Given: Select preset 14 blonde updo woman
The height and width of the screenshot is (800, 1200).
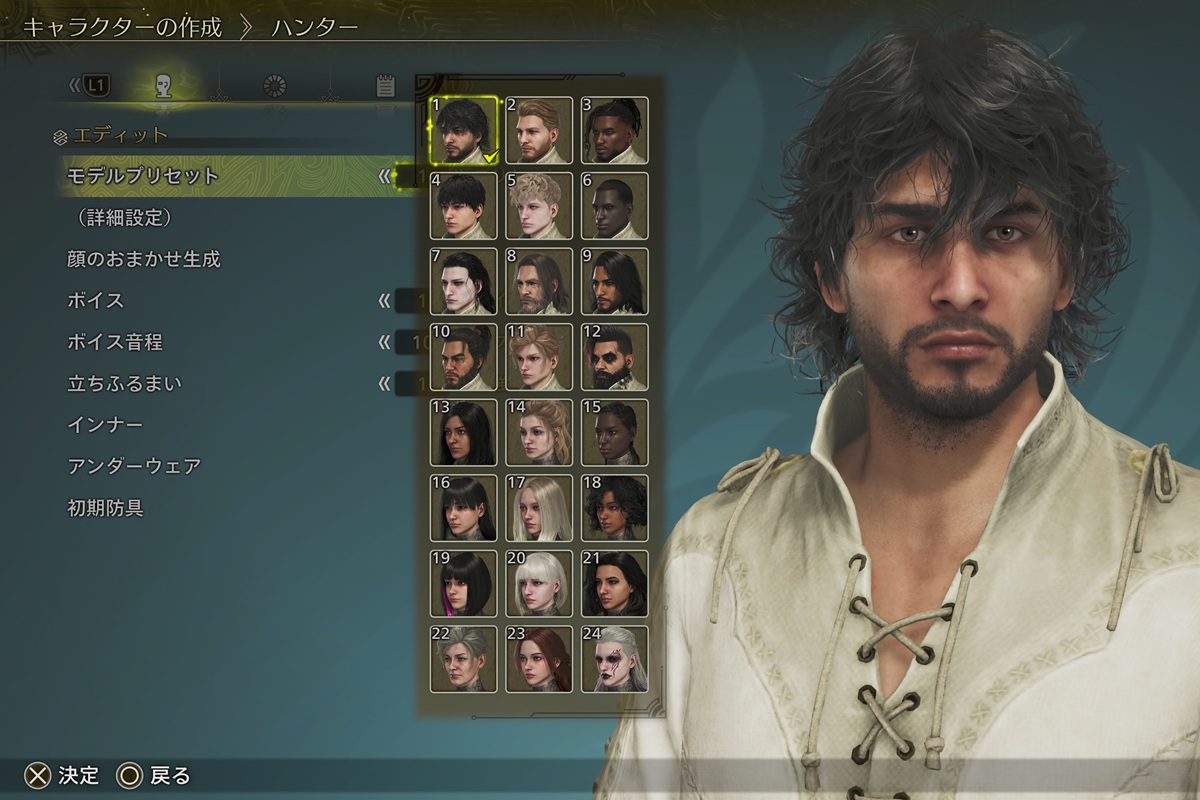Looking at the screenshot, I should pos(539,433).
